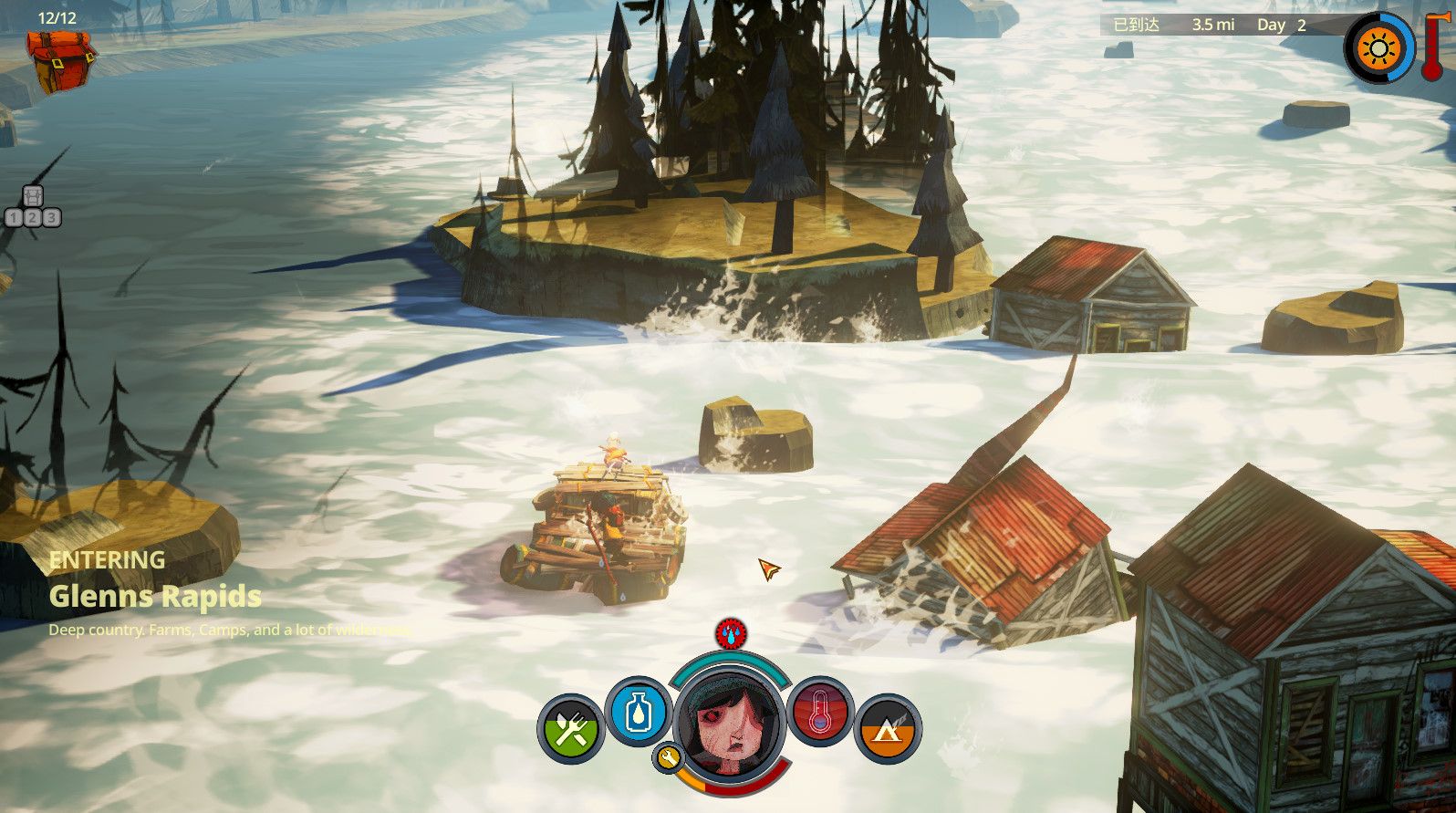This screenshot has height=813, width=1456.
Task: Open the yellow wrench crafting icon
Action: click(x=668, y=757)
